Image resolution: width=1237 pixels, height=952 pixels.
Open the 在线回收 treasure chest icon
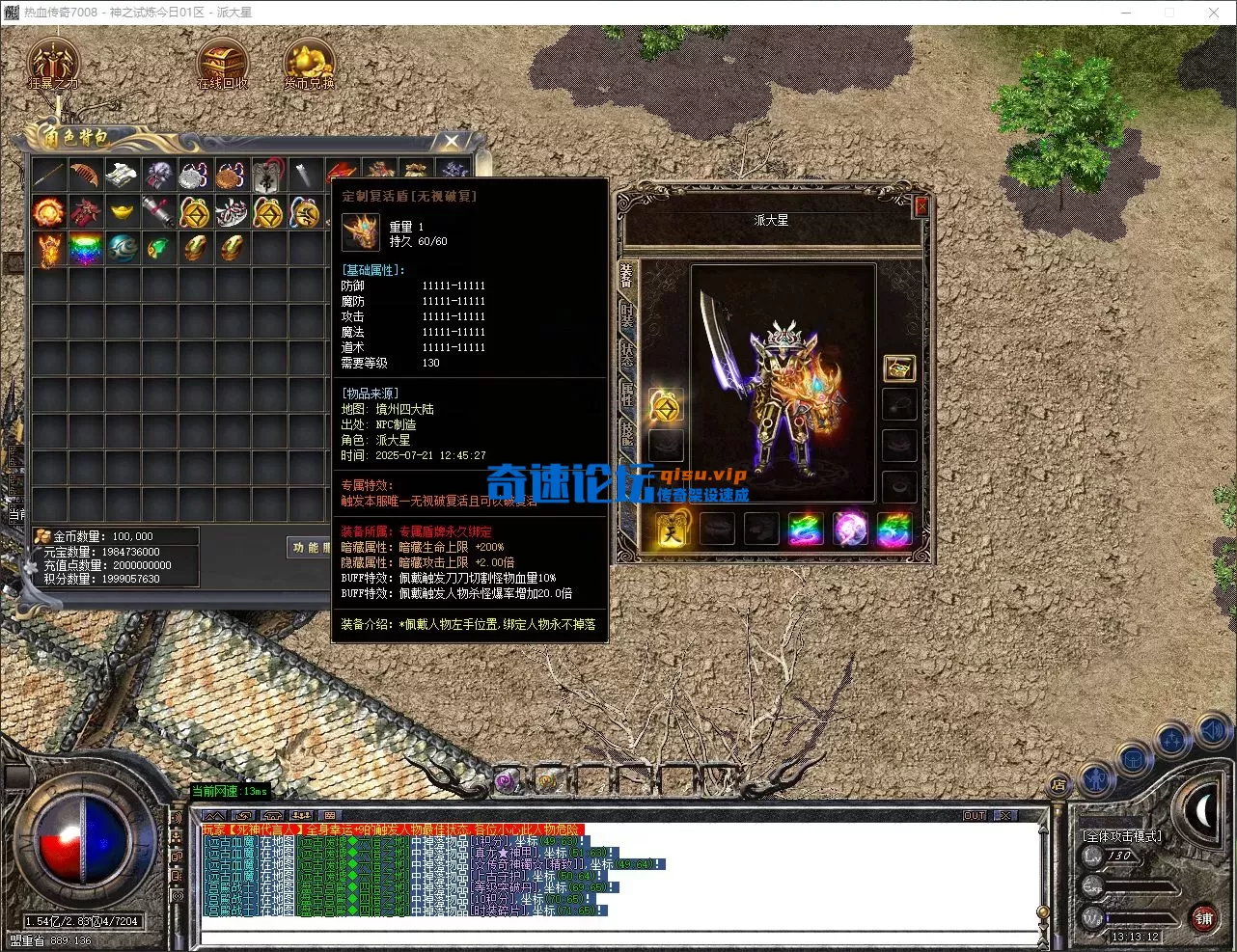222,64
